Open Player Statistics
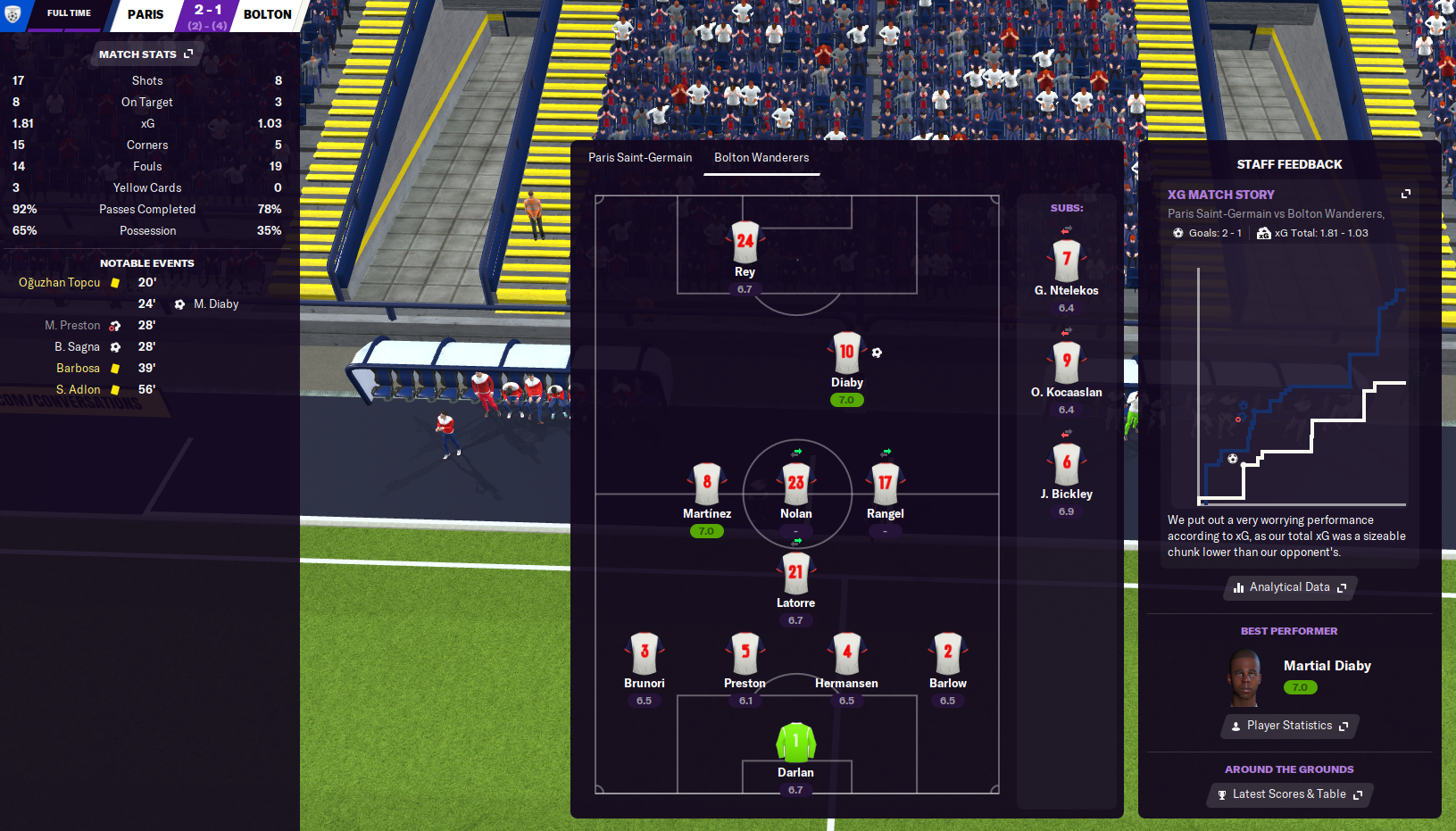This screenshot has width=1456, height=831. [1290, 726]
